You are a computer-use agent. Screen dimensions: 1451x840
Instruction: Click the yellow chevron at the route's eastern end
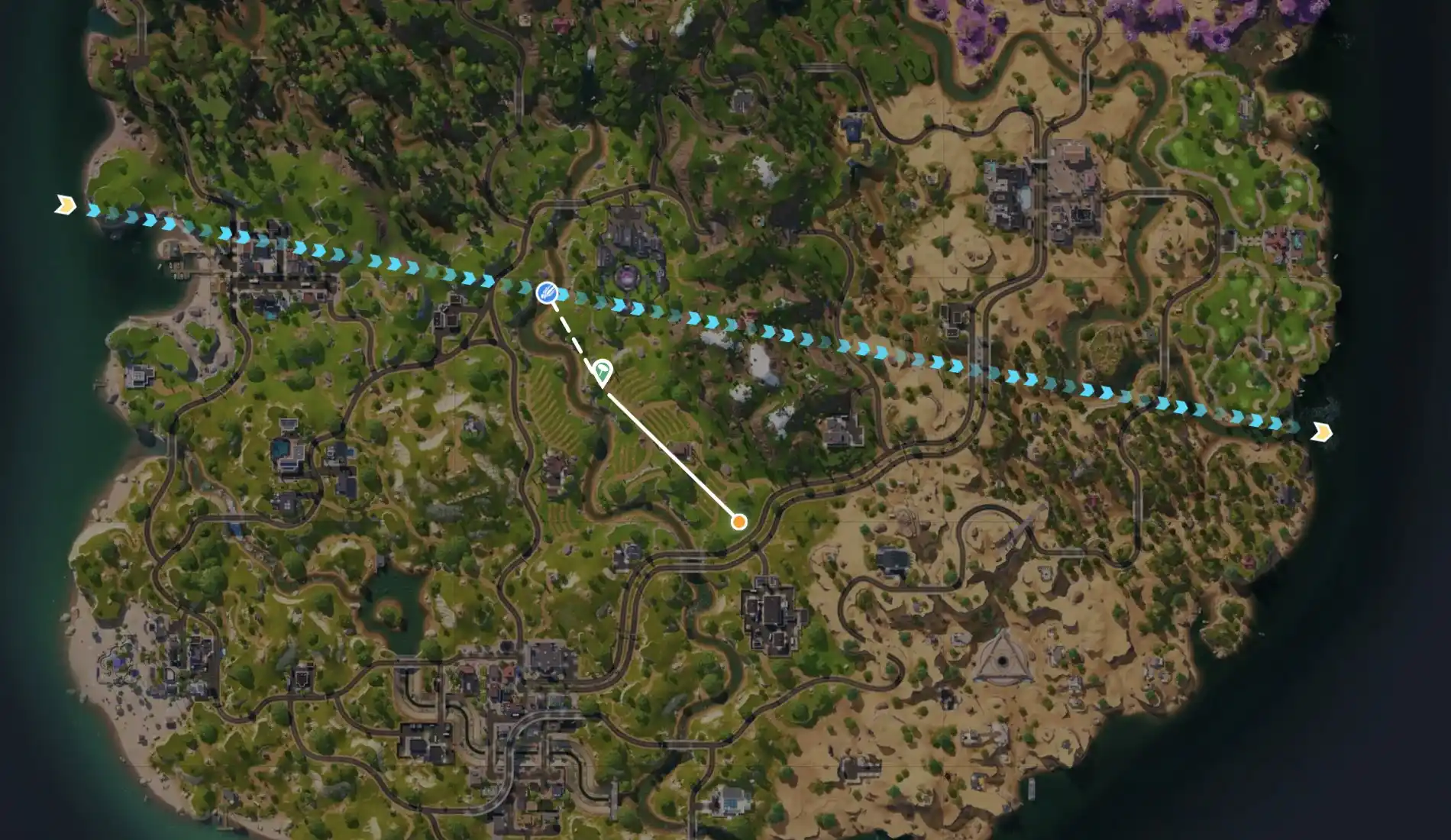1320,433
